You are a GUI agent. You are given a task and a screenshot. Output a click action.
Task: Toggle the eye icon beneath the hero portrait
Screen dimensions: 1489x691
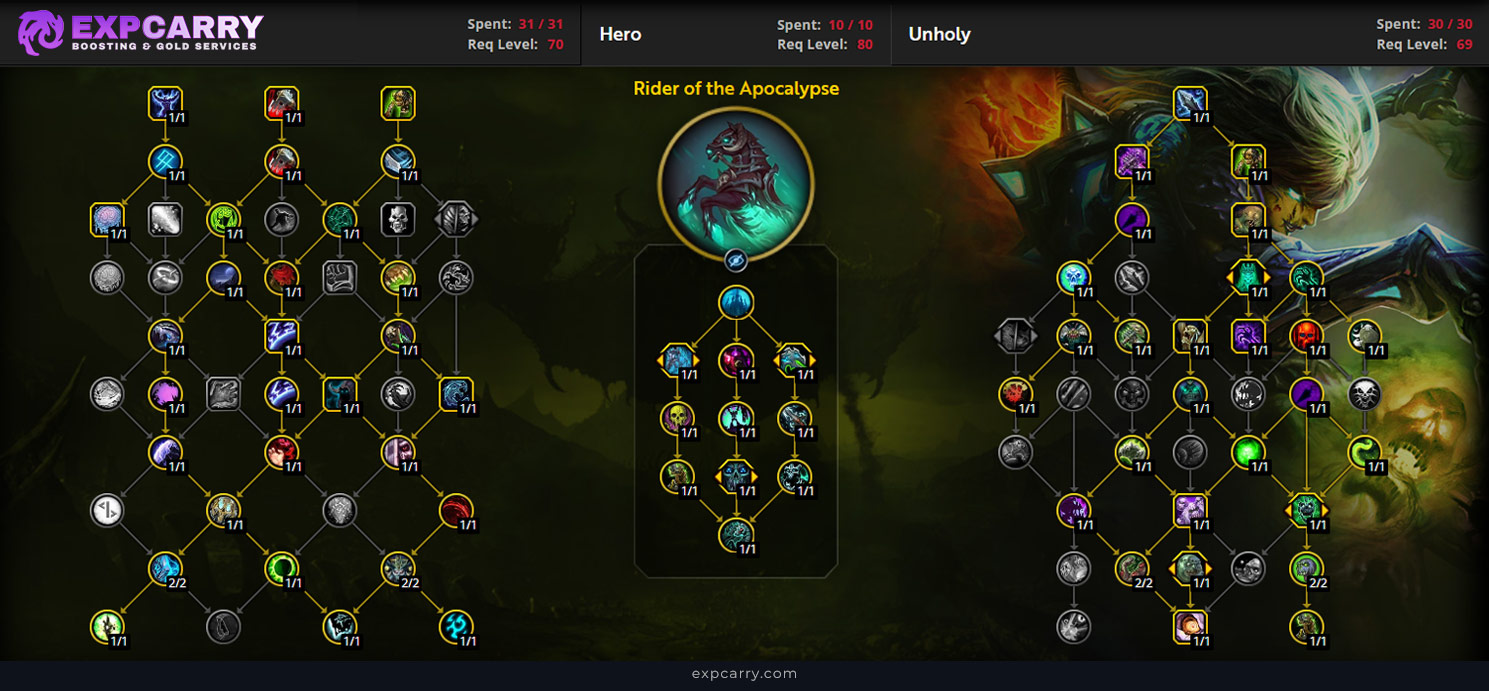point(736,261)
